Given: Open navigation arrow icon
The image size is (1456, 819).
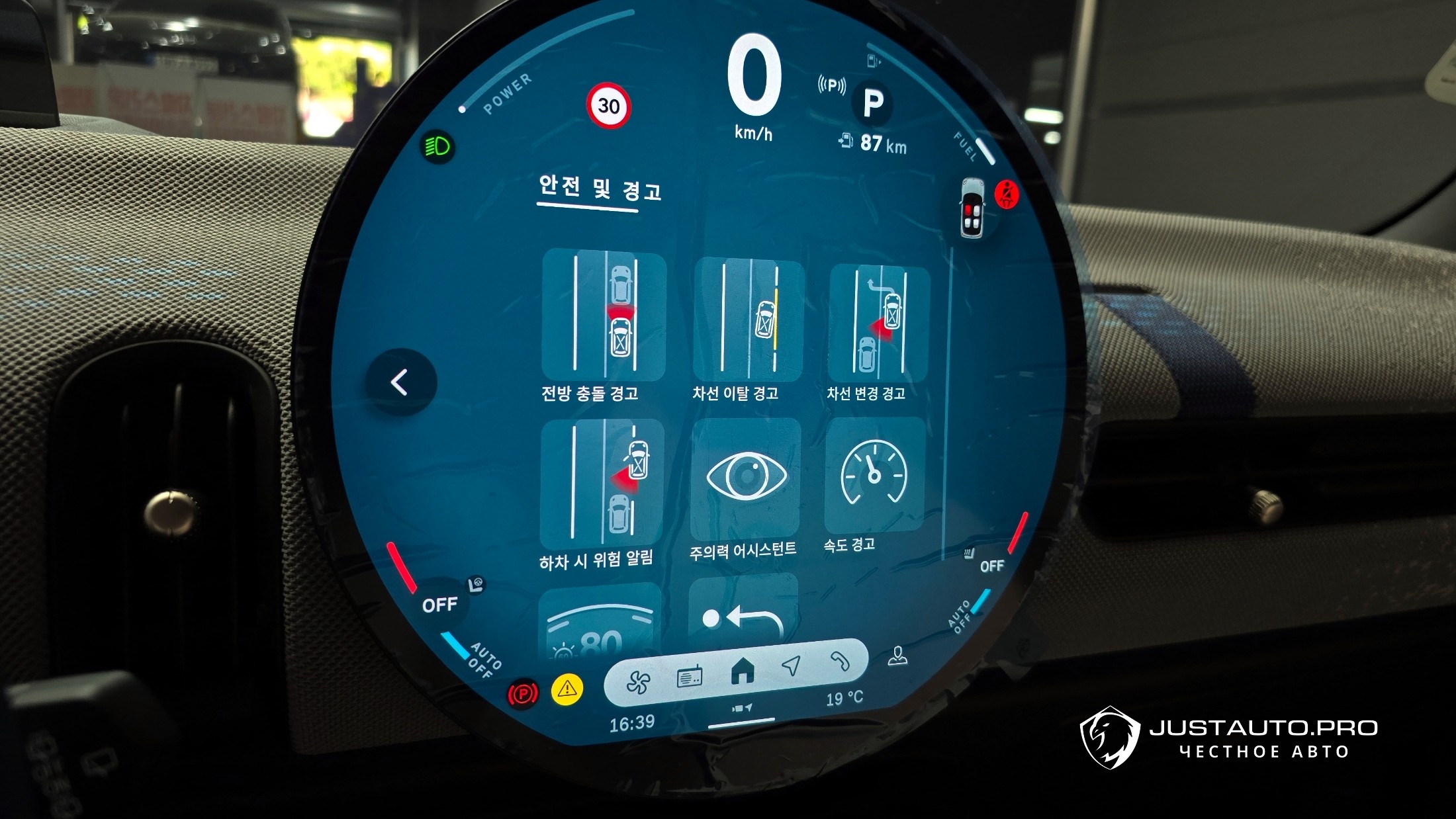Looking at the screenshot, I should coord(791,666).
